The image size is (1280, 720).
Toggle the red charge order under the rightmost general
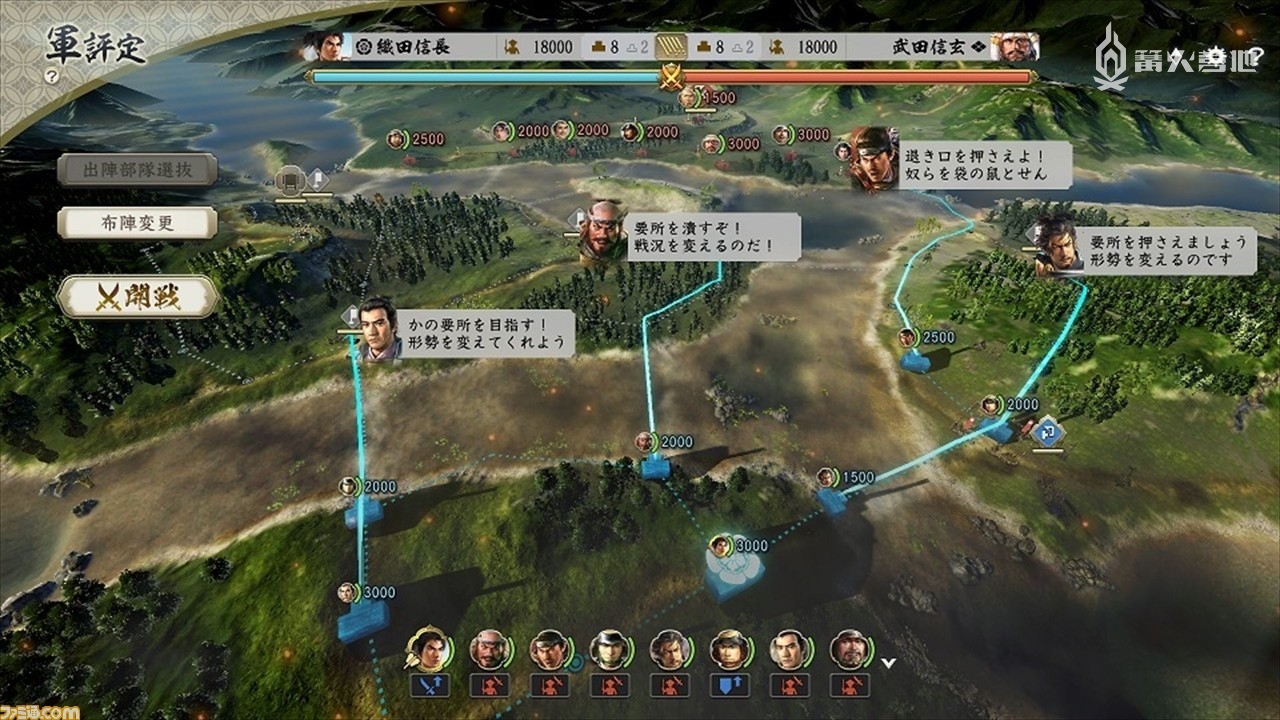(848, 686)
